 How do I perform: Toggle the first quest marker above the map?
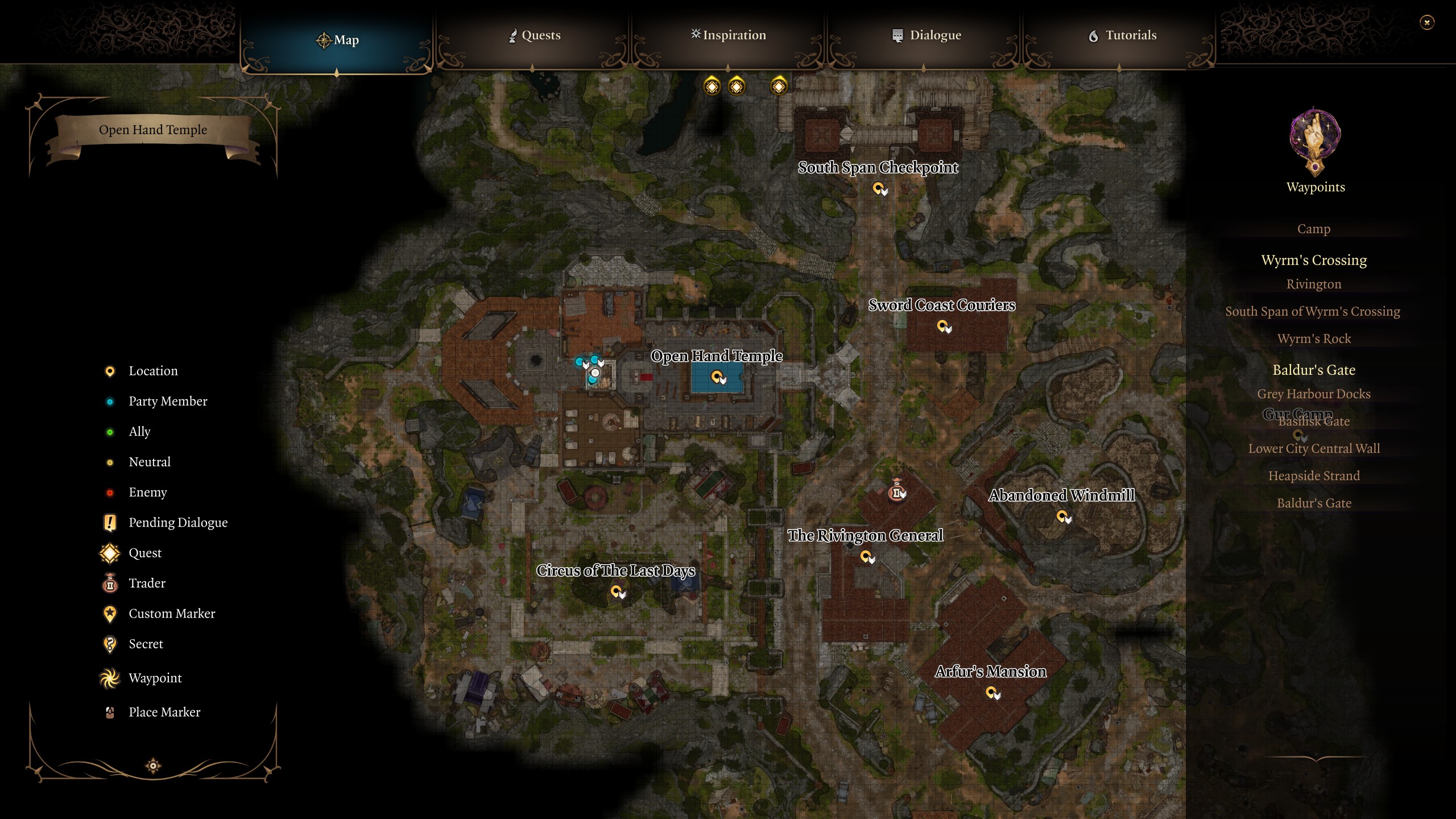click(711, 86)
